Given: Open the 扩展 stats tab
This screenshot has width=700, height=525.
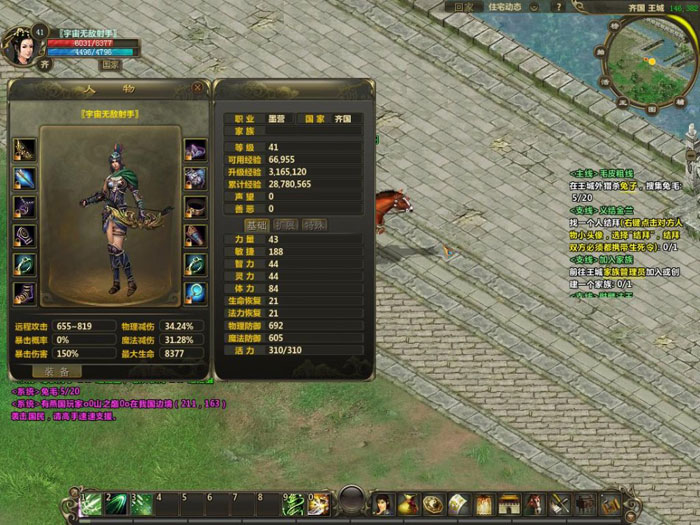Looking at the screenshot, I should pos(286,225).
